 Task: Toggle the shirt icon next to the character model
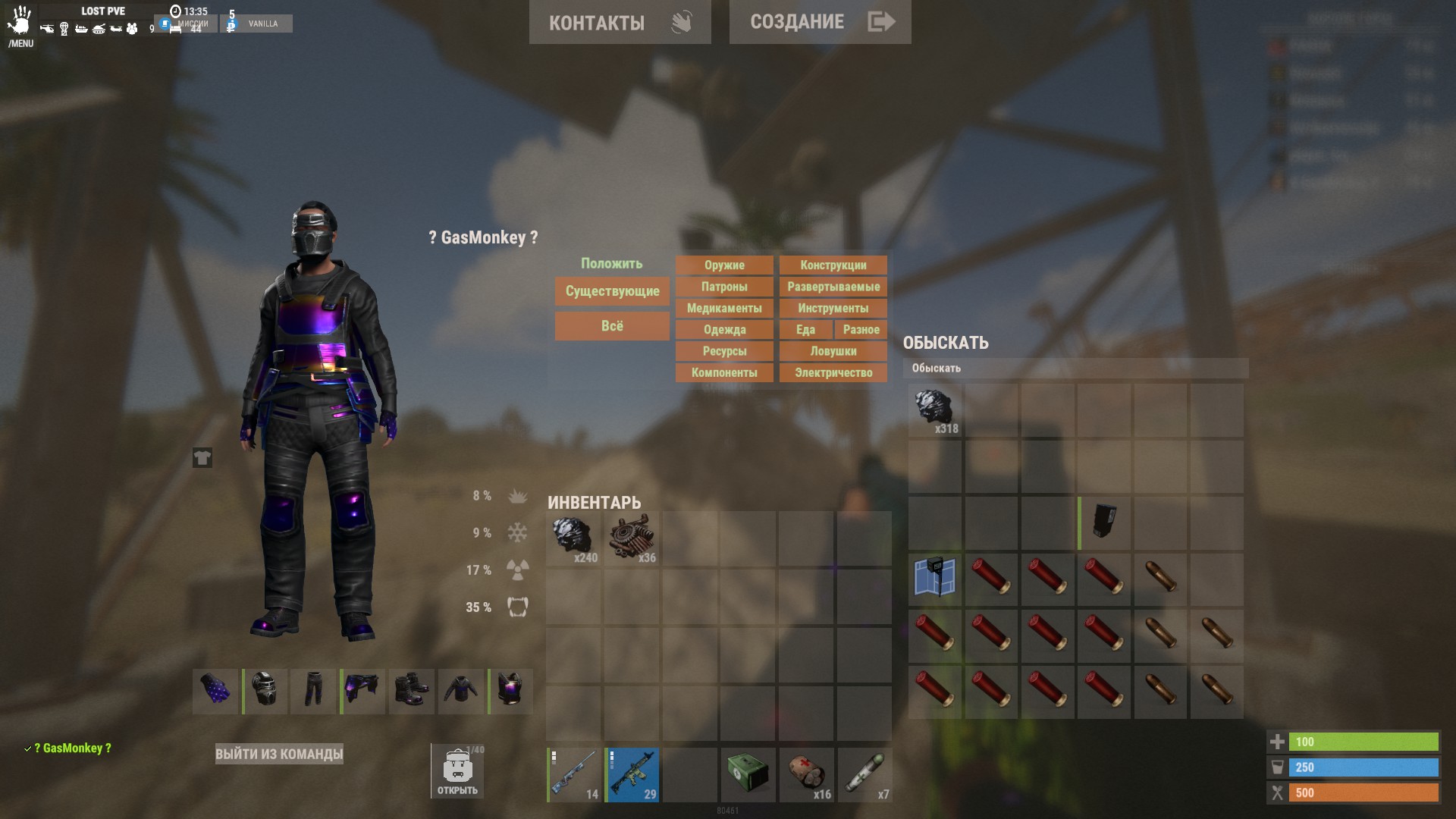pos(202,457)
